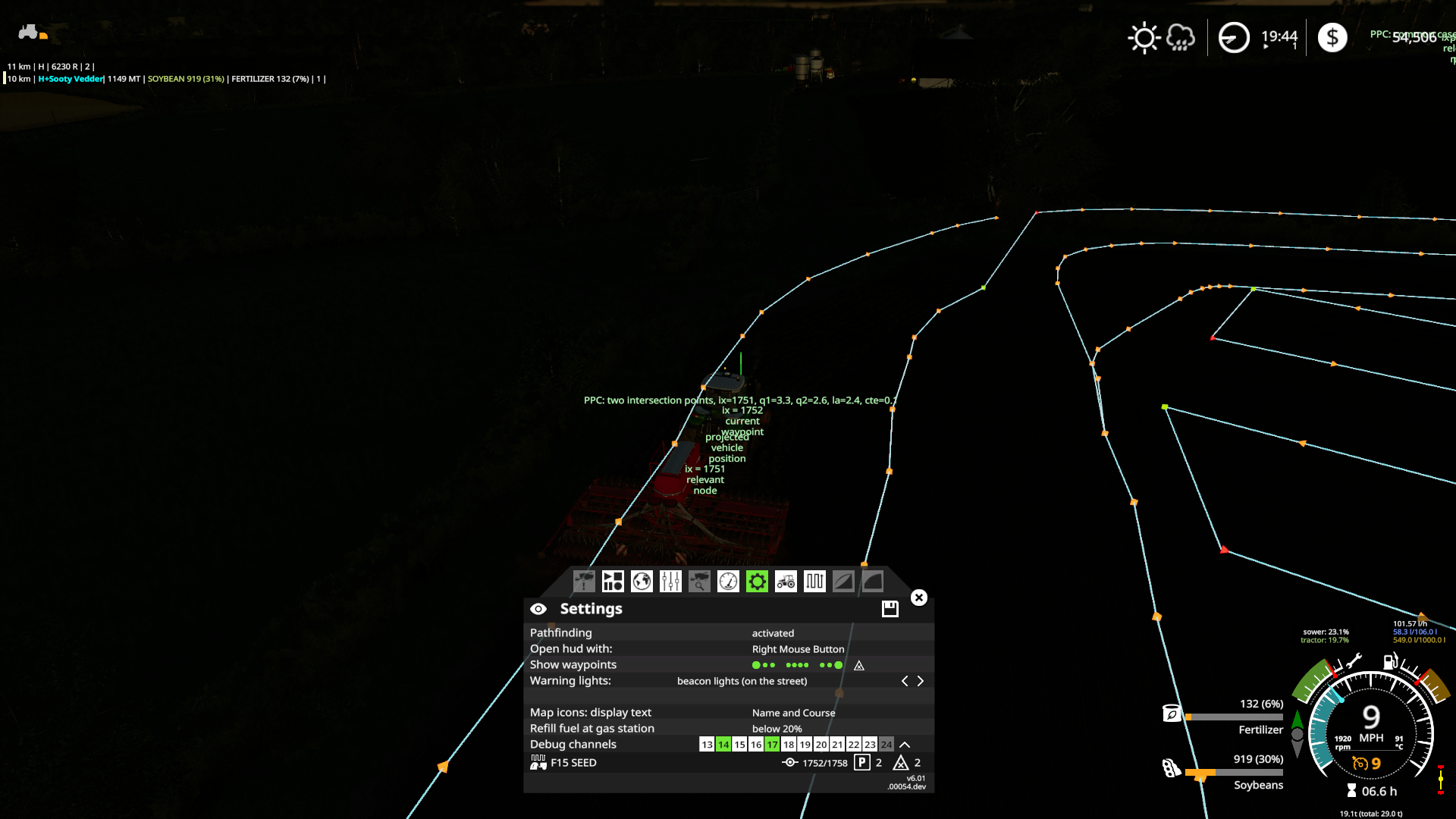
Task: Open the fieldwork pattern icon in the toolbar
Action: (x=814, y=582)
